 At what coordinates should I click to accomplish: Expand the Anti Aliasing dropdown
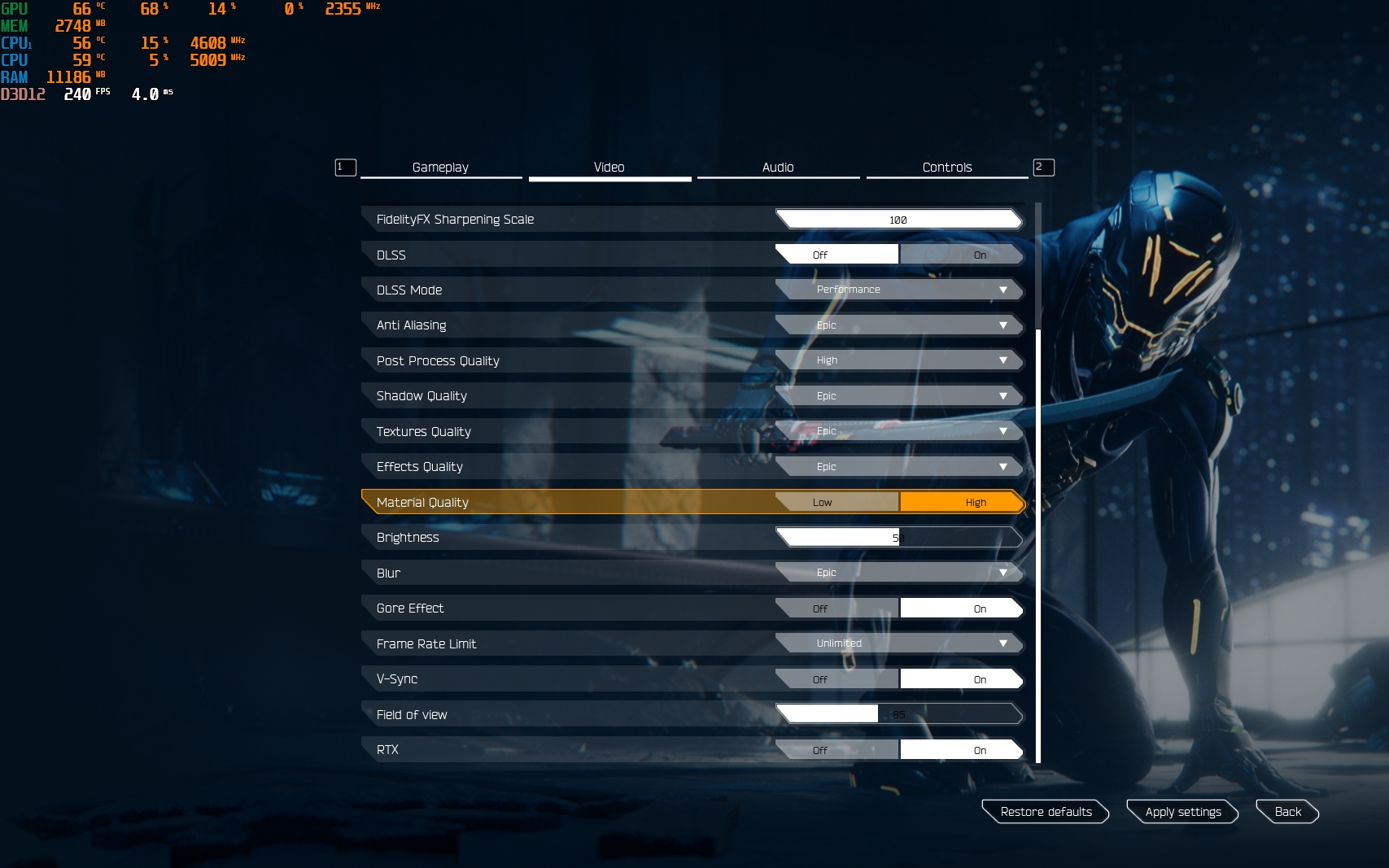tap(899, 325)
